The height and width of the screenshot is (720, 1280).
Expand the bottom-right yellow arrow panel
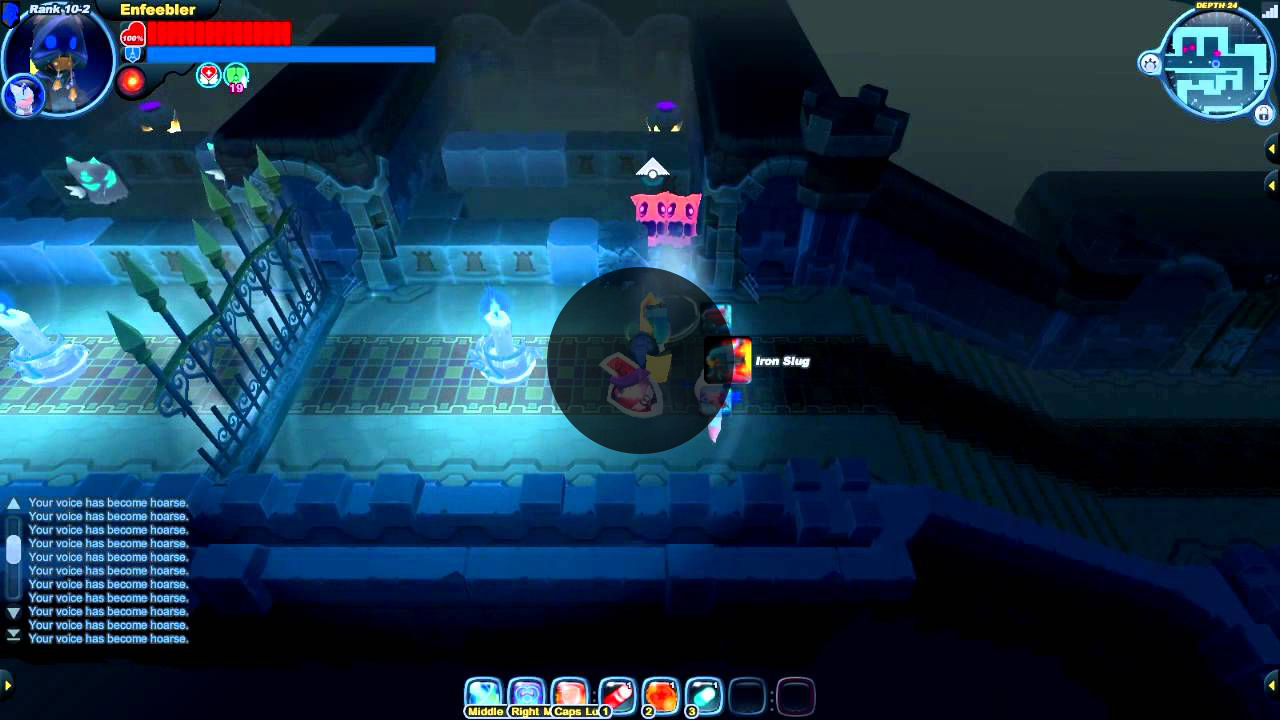1272,685
